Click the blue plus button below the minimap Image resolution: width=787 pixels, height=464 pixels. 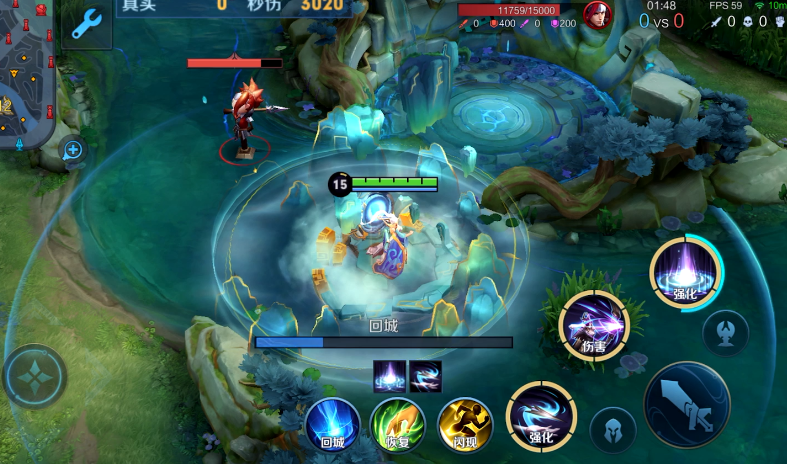(73, 151)
